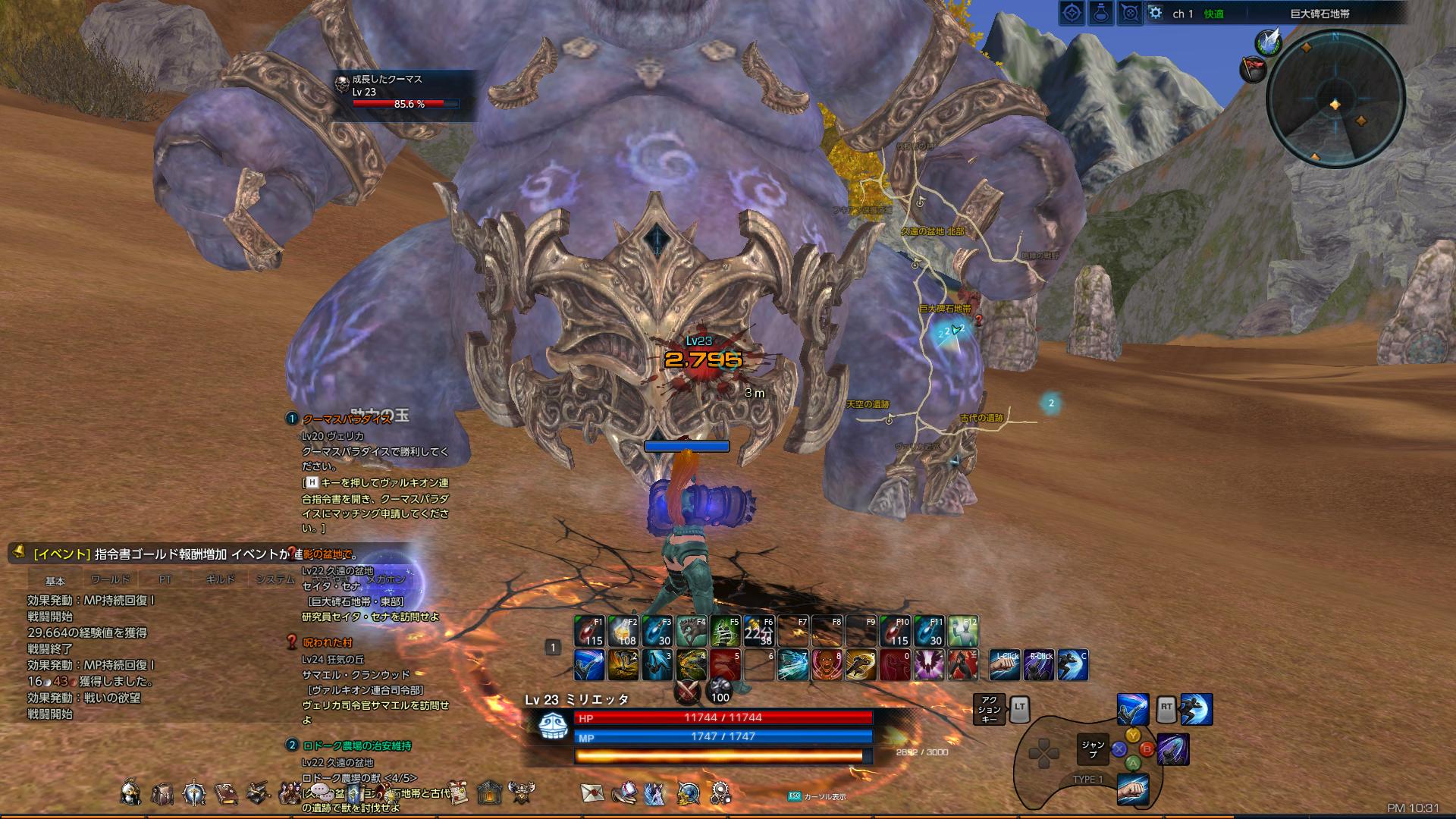Click the potion flask icon at top right
Viewport: 1456px width, 819px height.
pyautogui.click(x=1099, y=12)
